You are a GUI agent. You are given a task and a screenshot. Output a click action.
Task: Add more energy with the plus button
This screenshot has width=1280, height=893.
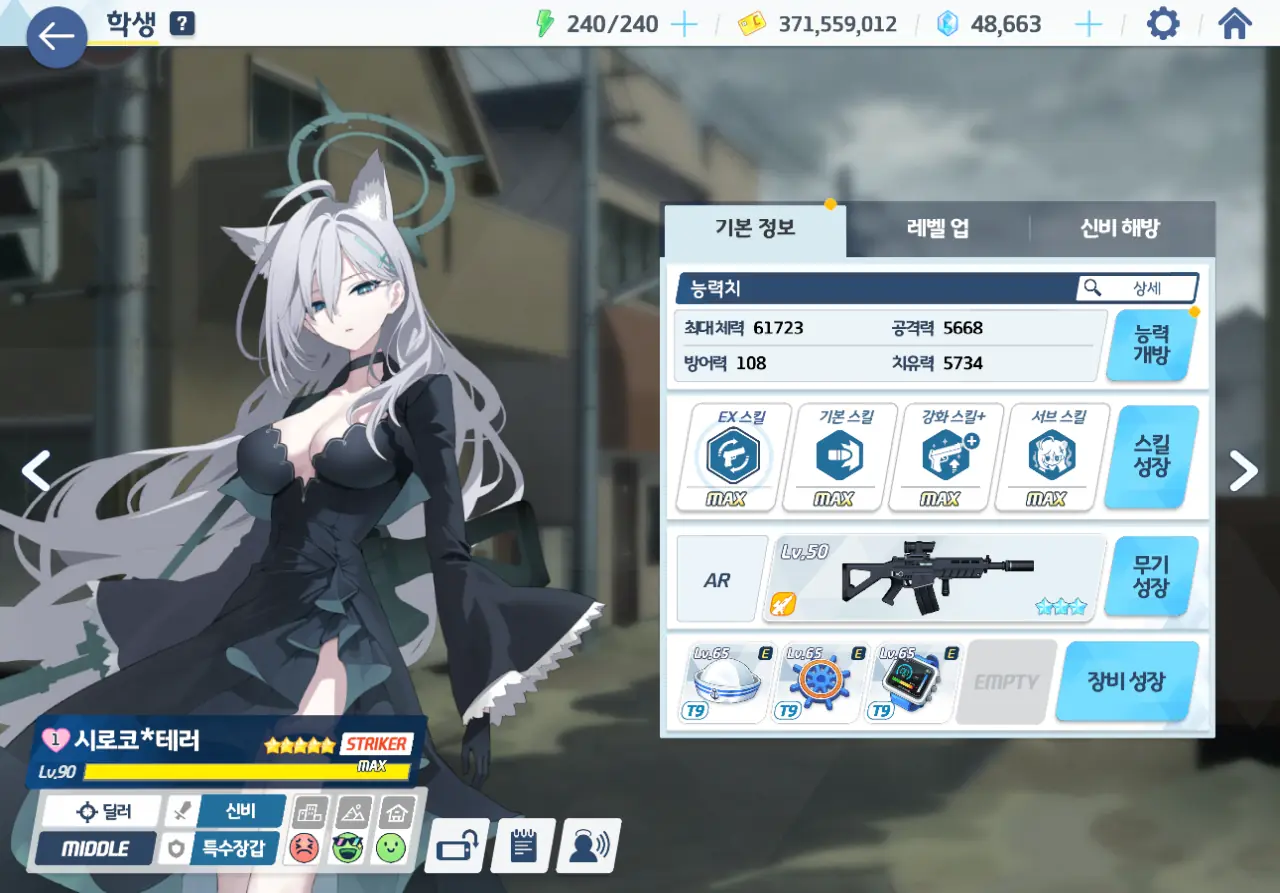tap(684, 24)
